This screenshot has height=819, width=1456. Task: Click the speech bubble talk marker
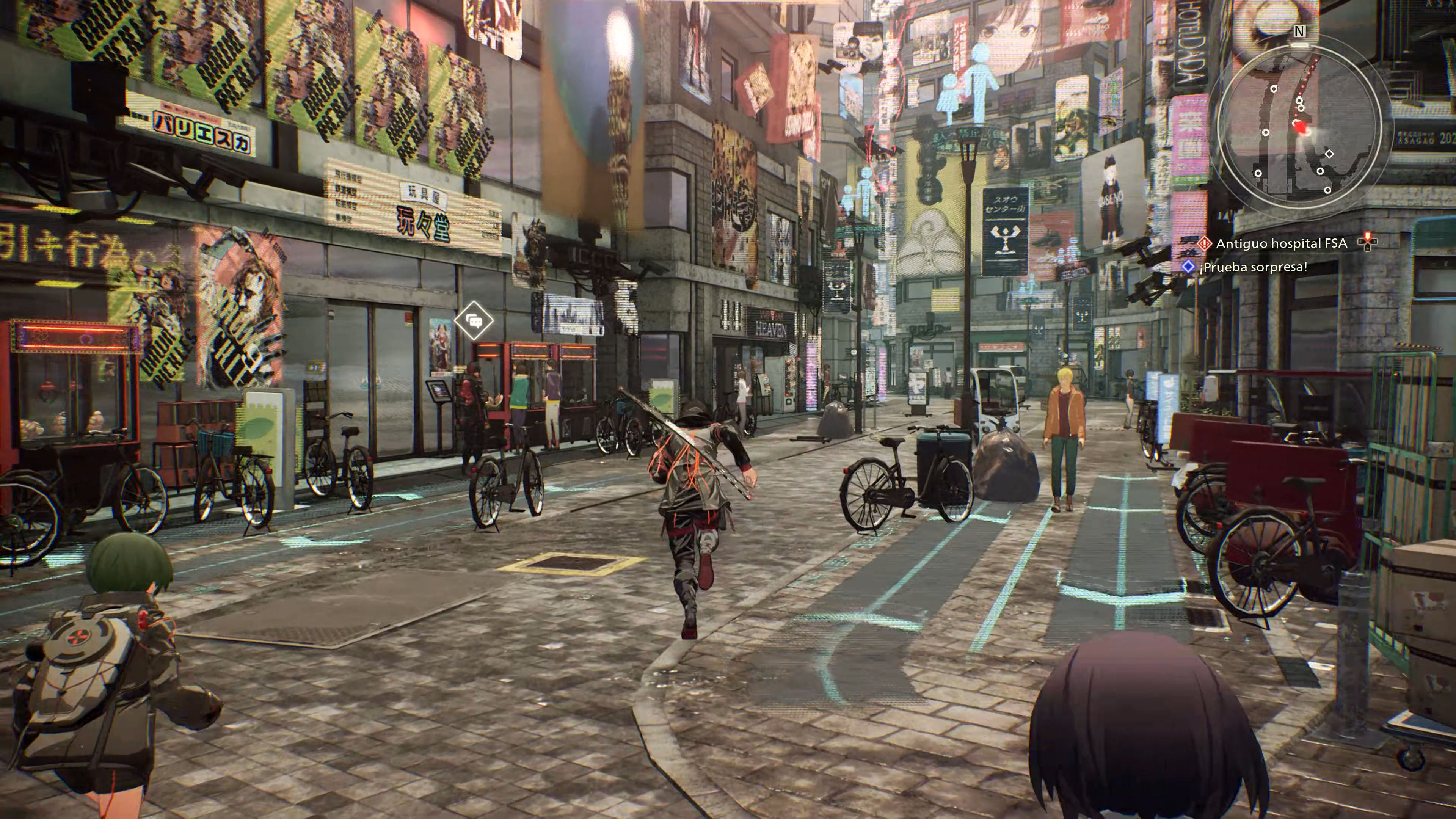tap(474, 321)
